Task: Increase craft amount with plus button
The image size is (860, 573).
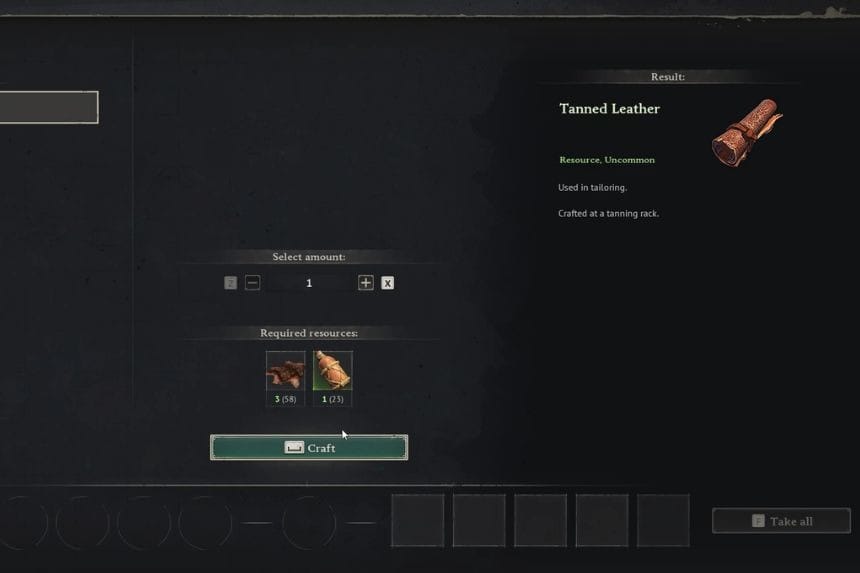Action: 366,283
